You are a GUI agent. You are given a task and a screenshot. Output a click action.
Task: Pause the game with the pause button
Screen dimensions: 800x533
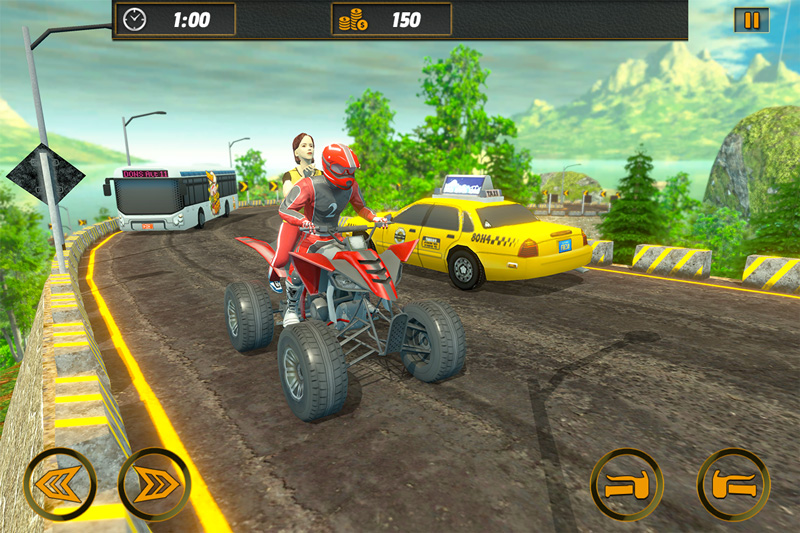click(x=751, y=20)
